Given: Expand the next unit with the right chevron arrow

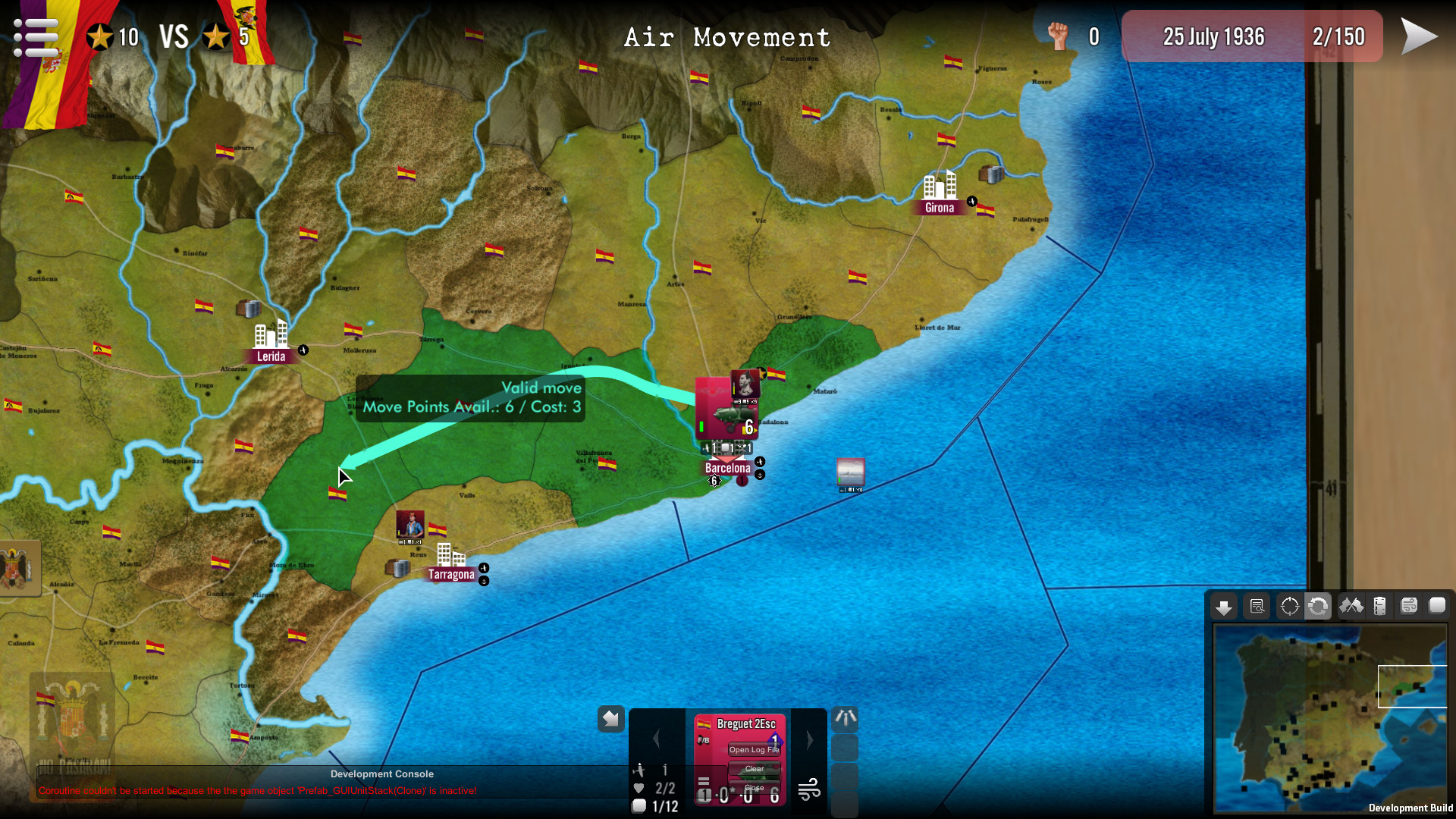Looking at the screenshot, I should point(810,739).
